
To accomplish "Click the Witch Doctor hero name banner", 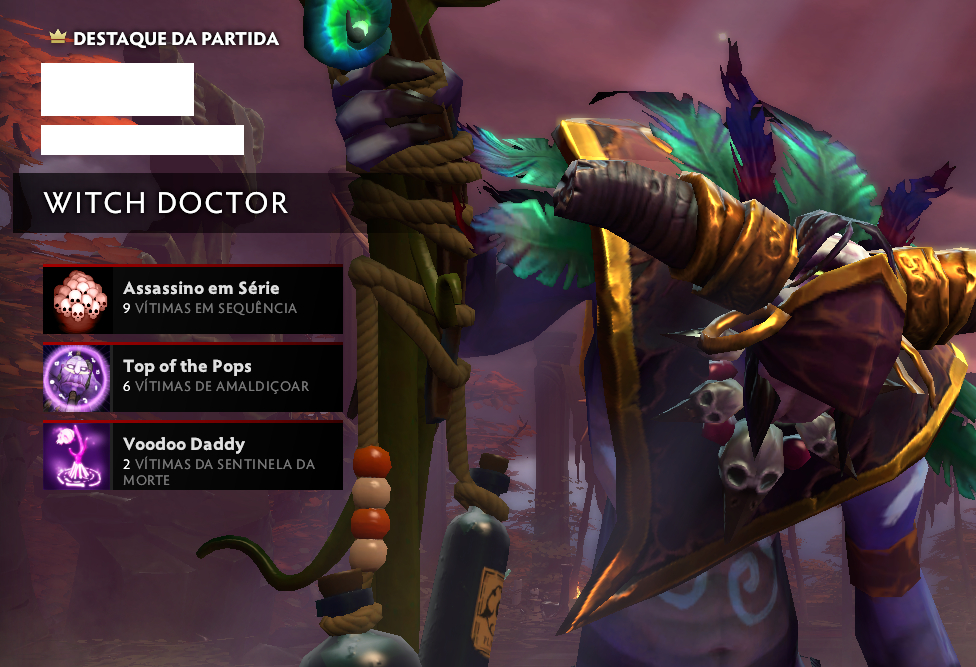I will coord(166,203).
